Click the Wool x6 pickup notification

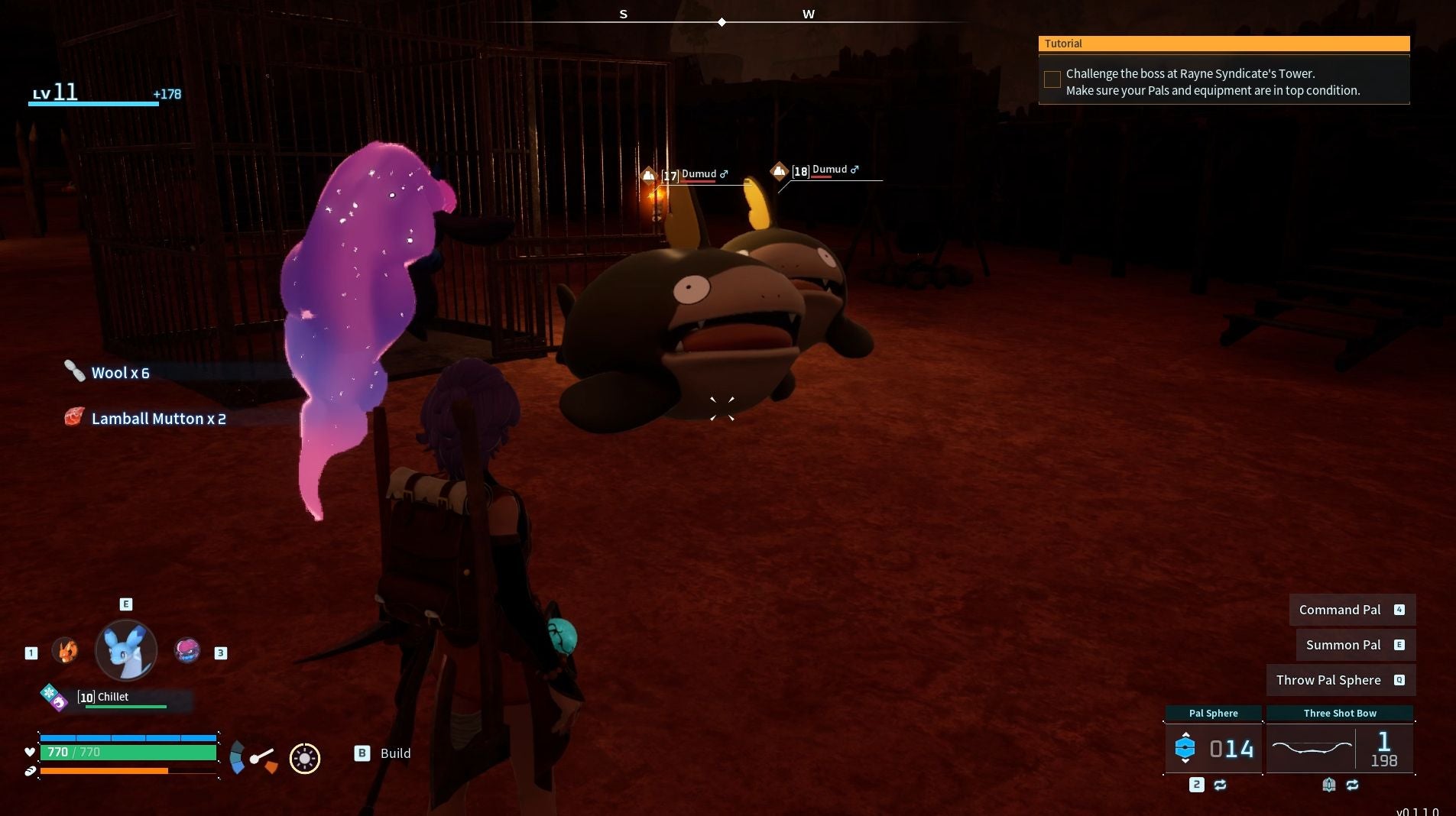point(119,373)
